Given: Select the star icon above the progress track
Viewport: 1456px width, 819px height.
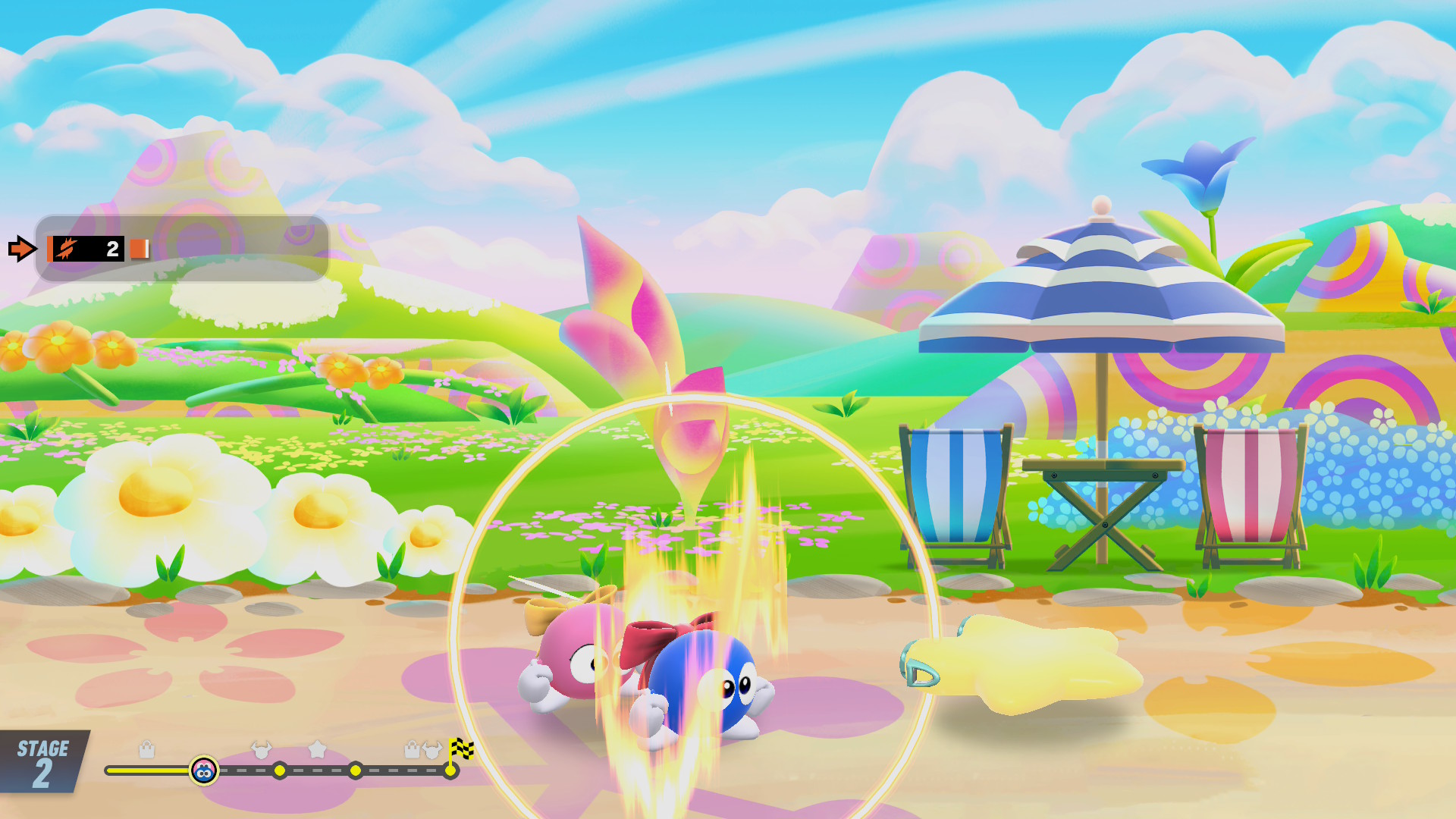Looking at the screenshot, I should [x=317, y=749].
